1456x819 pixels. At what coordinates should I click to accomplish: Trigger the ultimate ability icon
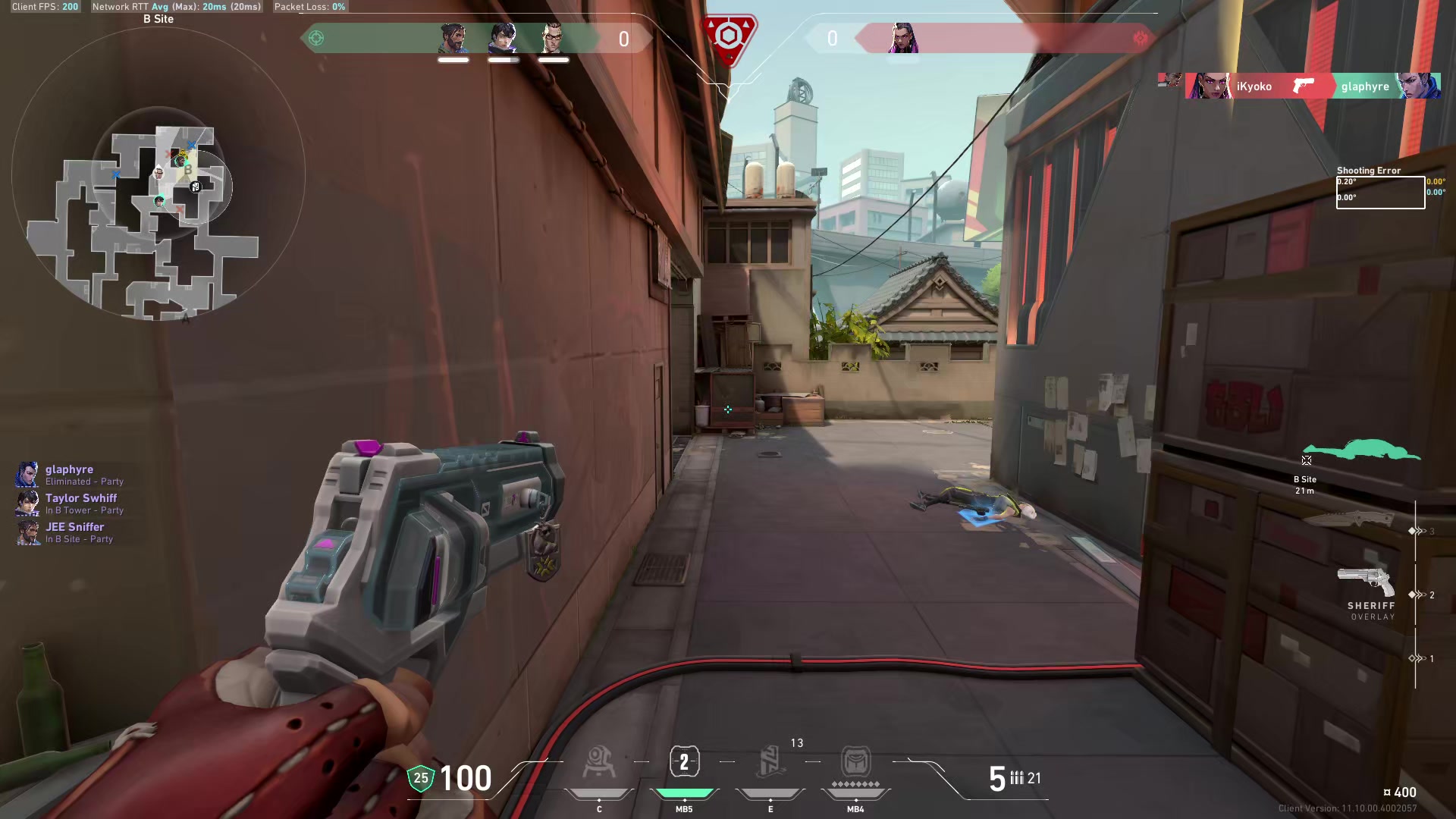[855, 762]
